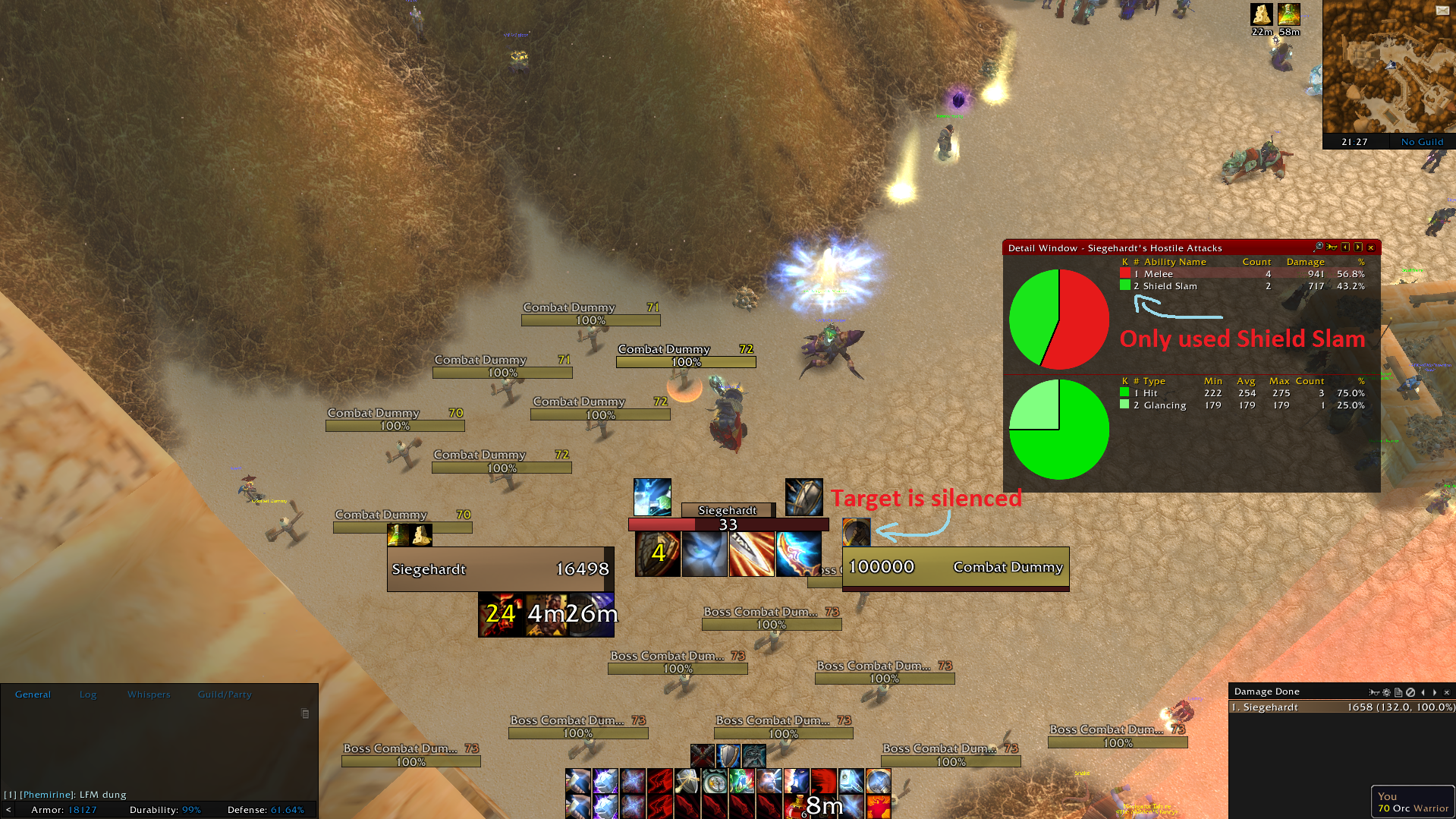
Task: Switch to the Whispers chat tab
Action: tap(149, 694)
